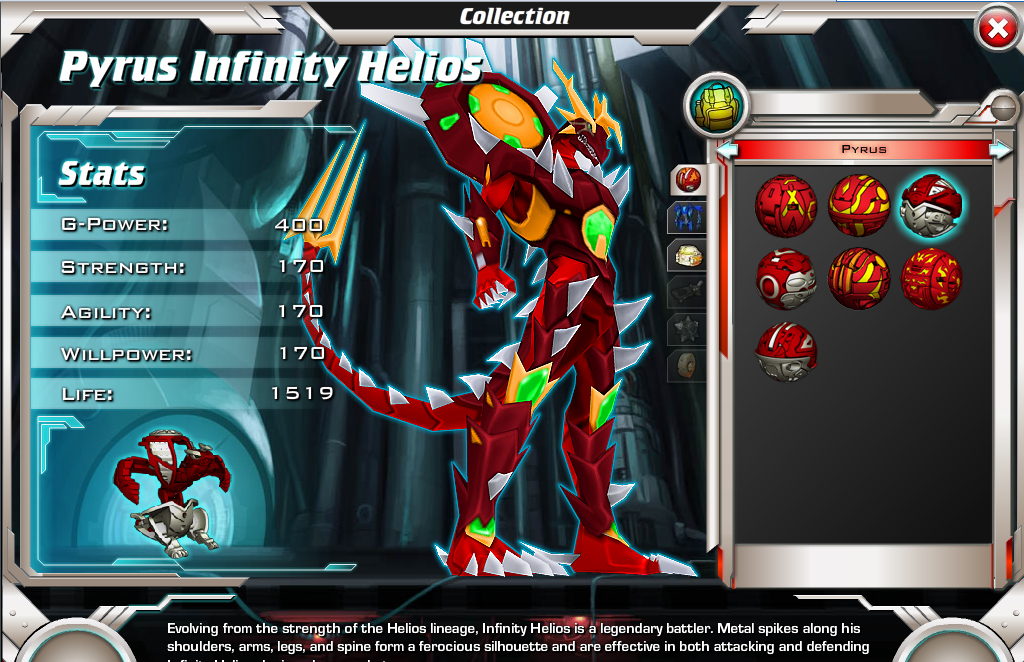Choose the red ball with yellow flame marks
This screenshot has height=662, width=1024.
[932, 279]
